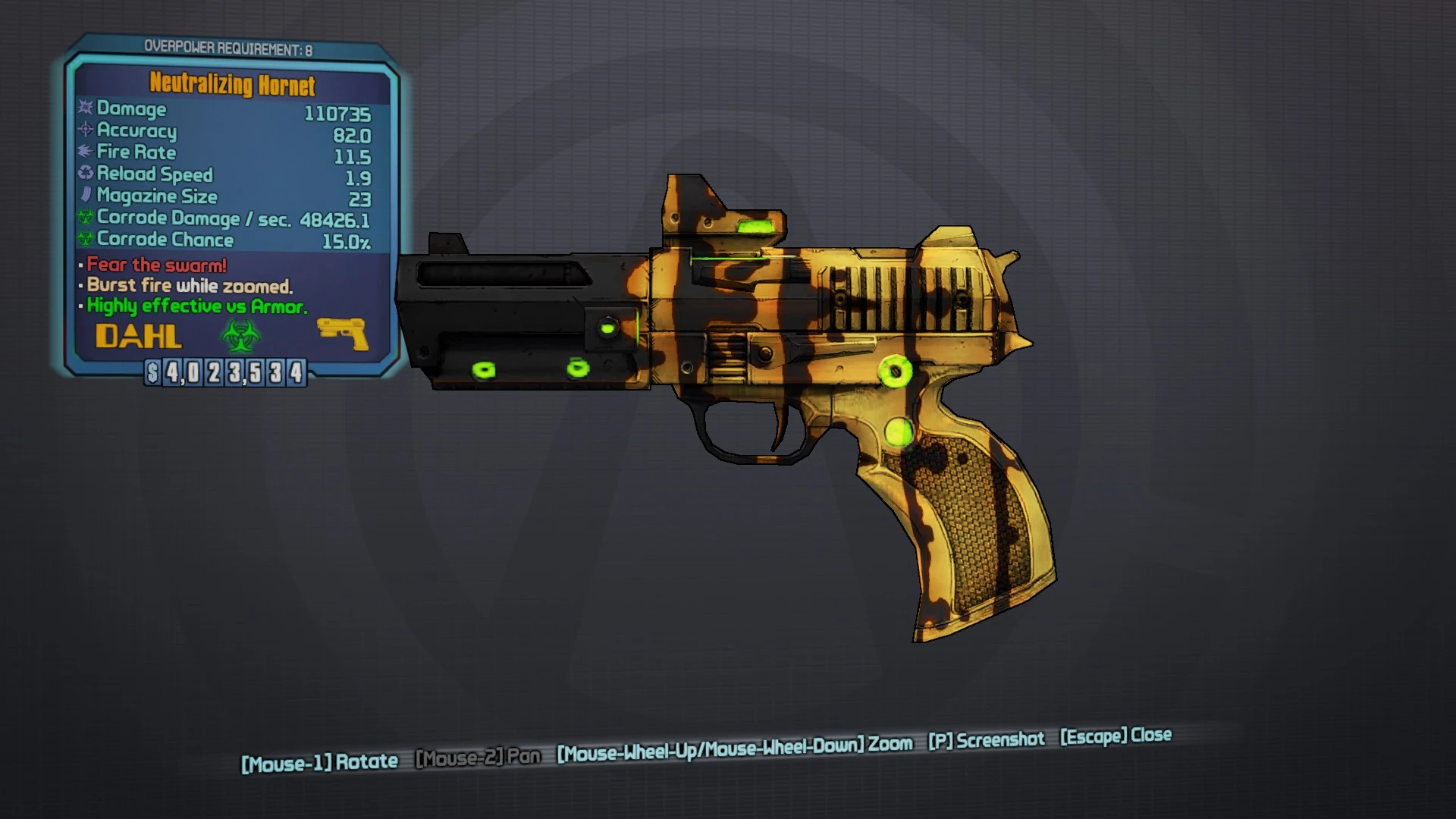This screenshot has height=819, width=1456.
Task: Select the Burst fire while zoomed line
Action: pos(187,286)
